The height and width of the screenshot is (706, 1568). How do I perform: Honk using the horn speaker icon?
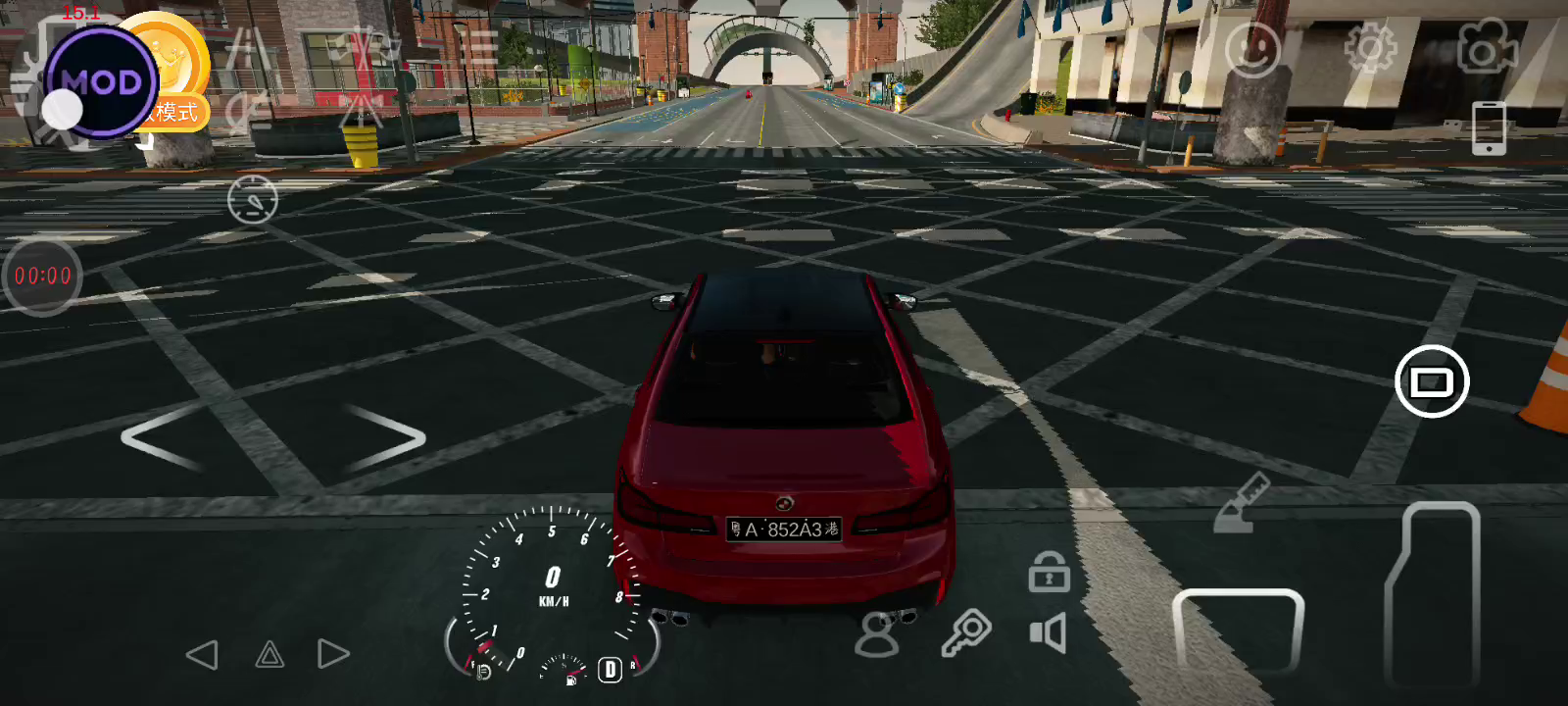coord(1048,633)
